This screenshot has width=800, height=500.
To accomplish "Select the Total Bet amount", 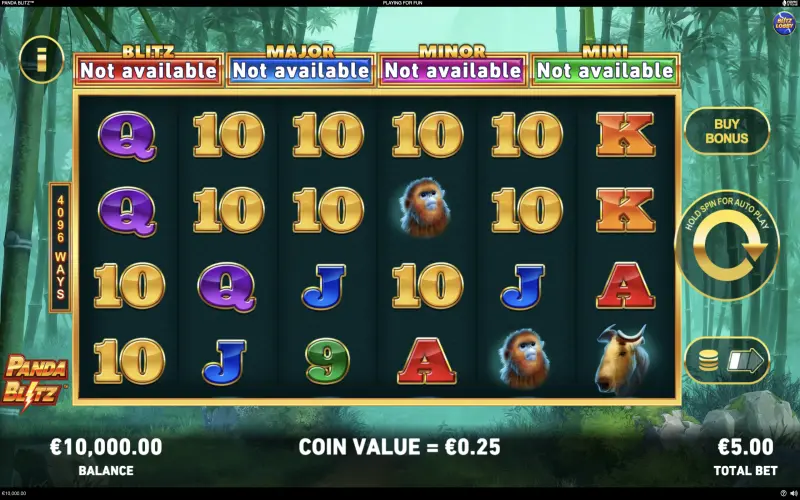I will tap(745, 447).
